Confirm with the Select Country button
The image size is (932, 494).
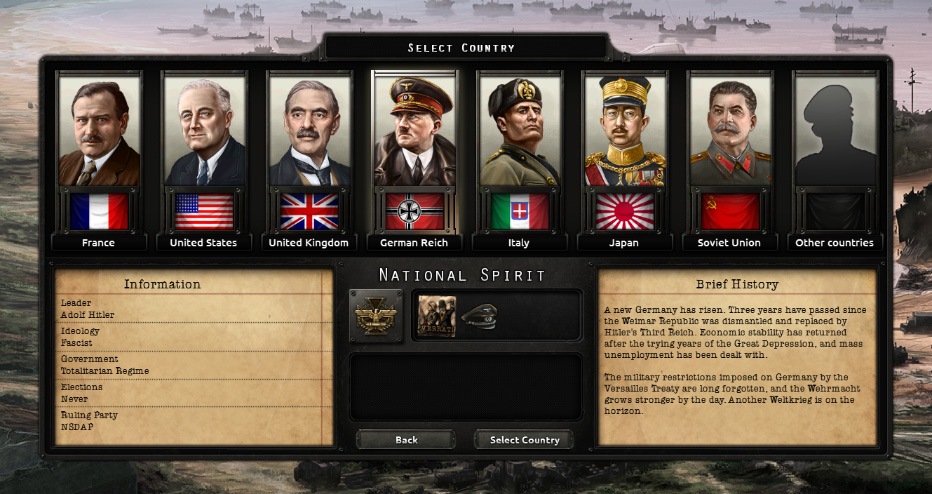pos(525,440)
